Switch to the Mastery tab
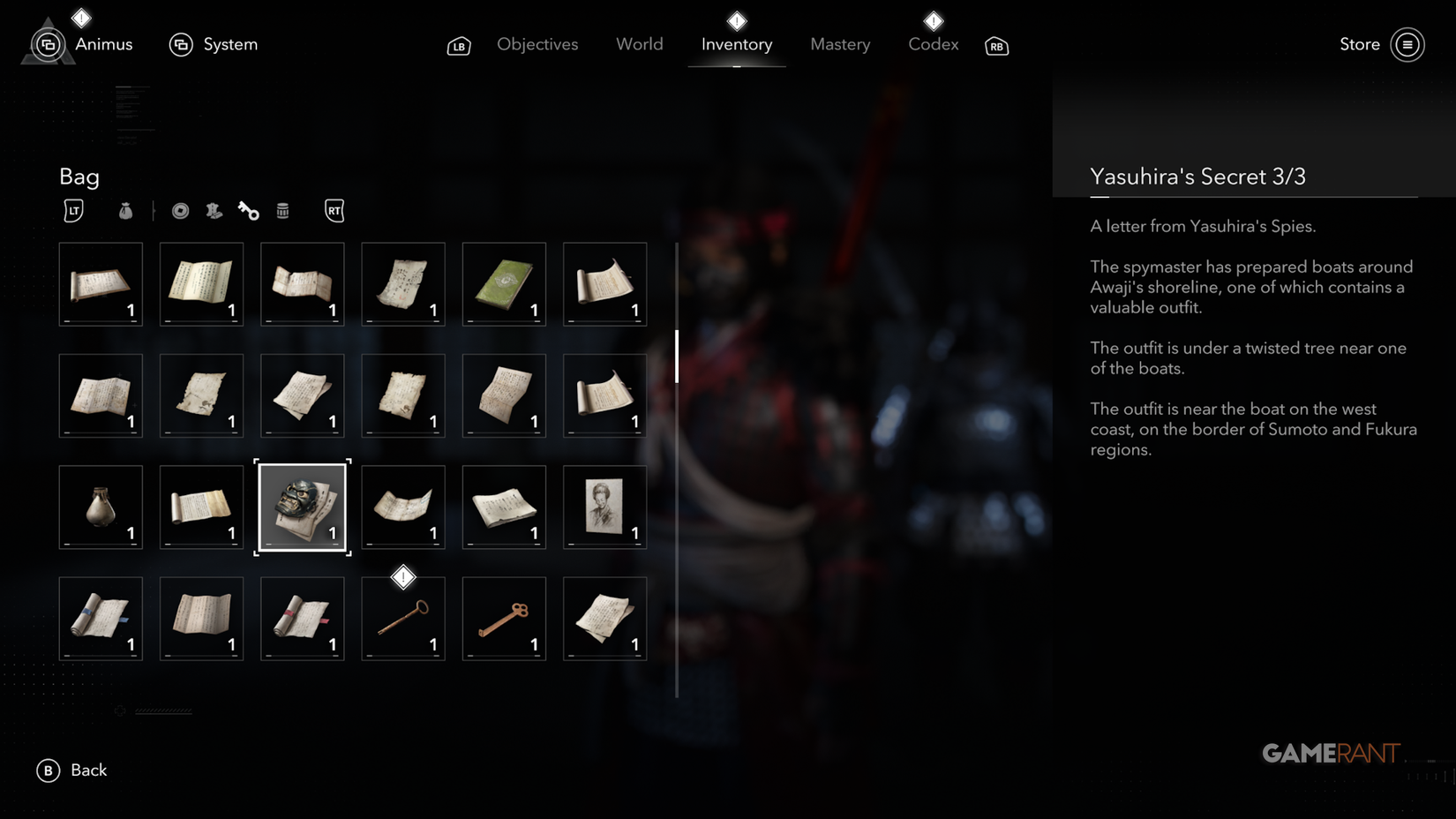 (x=840, y=44)
